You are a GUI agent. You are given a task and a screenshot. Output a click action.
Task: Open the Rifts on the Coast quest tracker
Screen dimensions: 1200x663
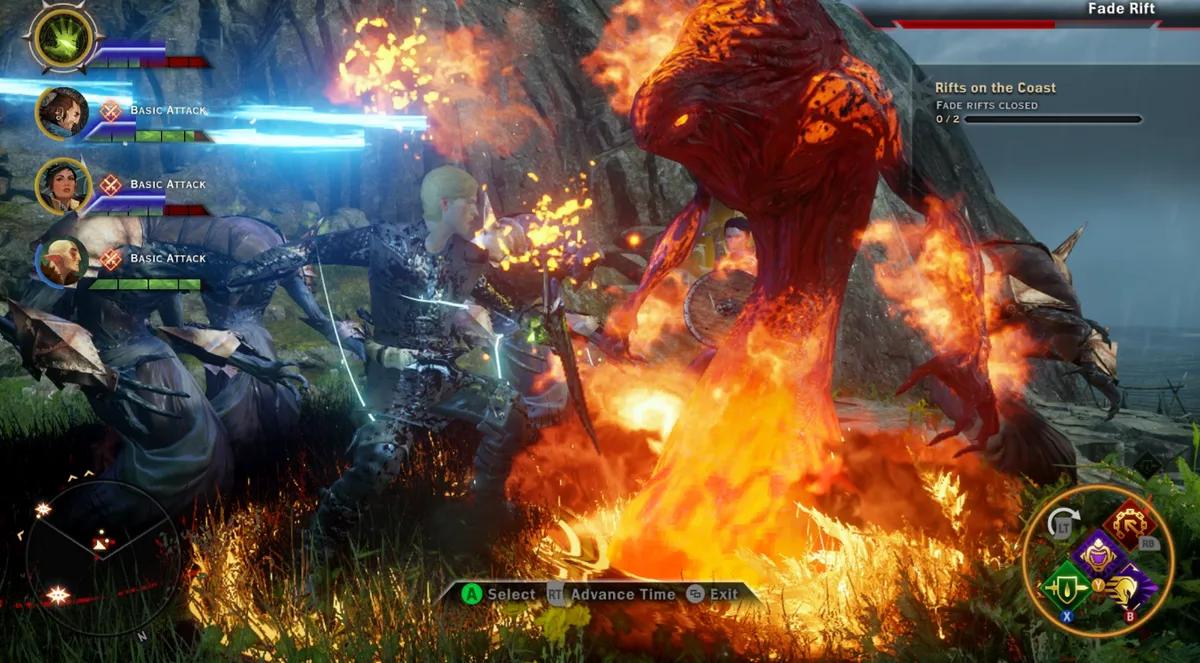tap(995, 88)
